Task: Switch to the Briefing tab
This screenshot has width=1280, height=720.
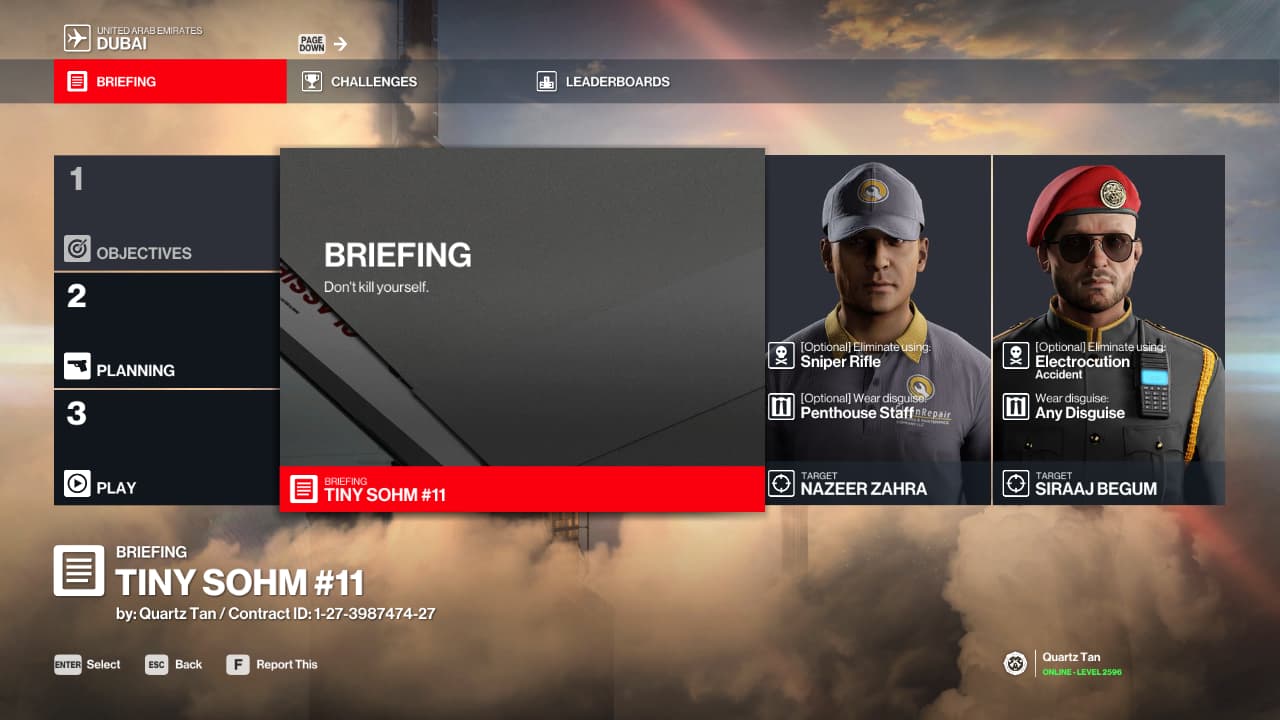Action: [x=170, y=81]
